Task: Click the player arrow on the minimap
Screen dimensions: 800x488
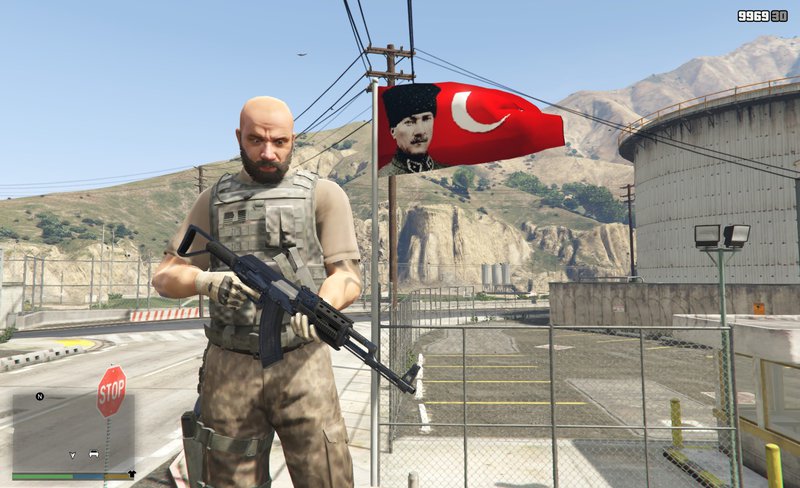Action: point(72,454)
